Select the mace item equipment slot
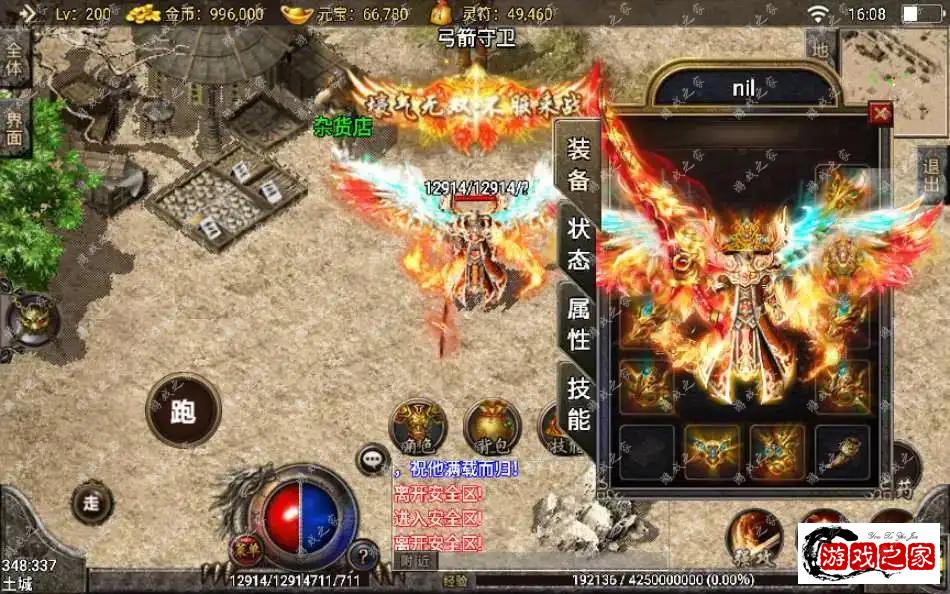This screenshot has width=950, height=594. pyautogui.click(x=842, y=452)
